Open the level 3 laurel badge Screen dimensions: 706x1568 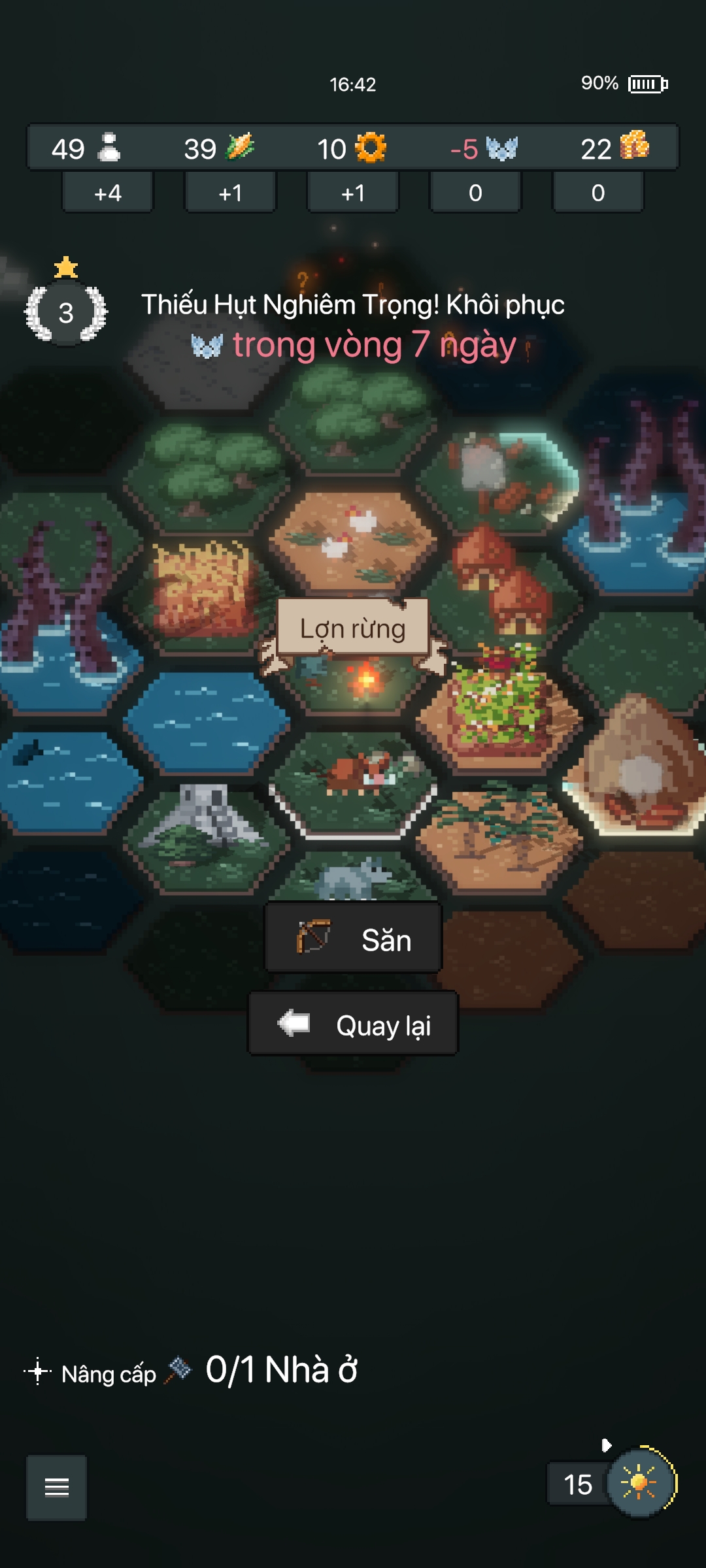tap(66, 312)
